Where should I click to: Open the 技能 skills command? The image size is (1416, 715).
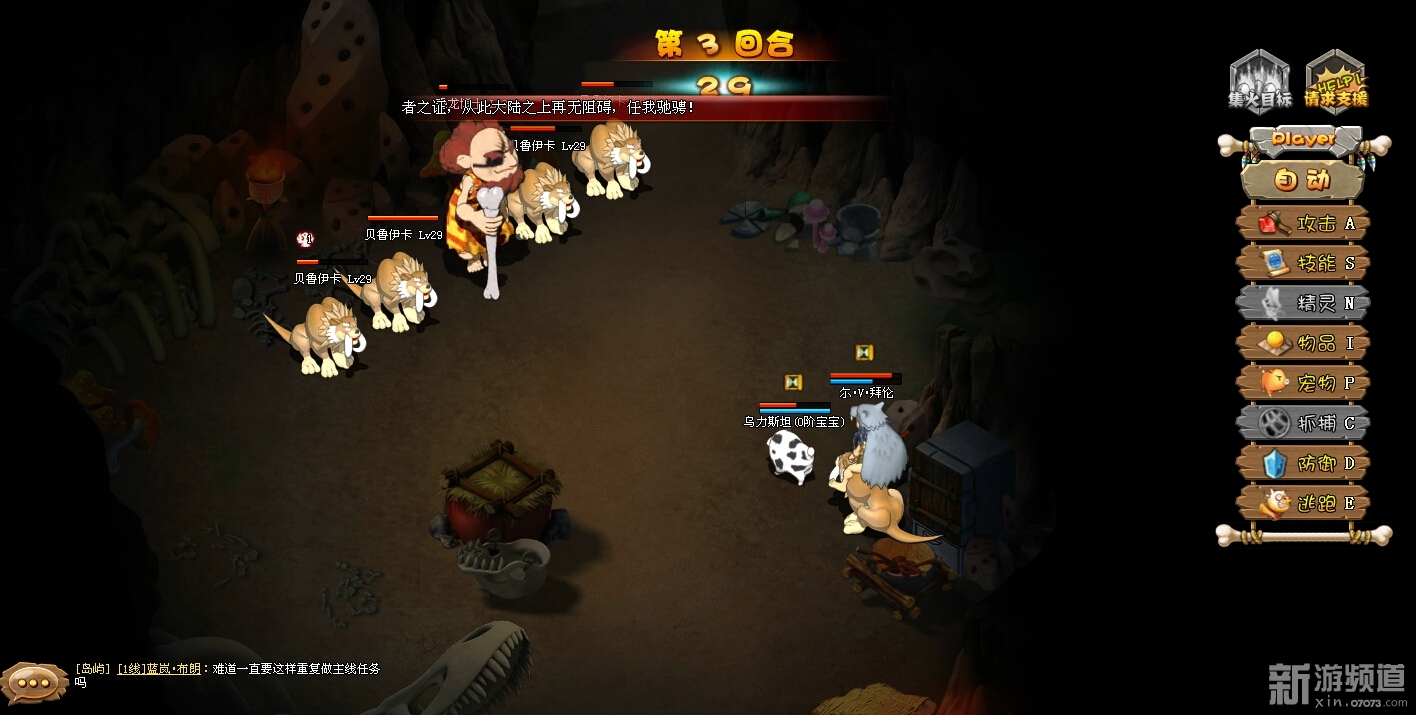coord(1304,263)
